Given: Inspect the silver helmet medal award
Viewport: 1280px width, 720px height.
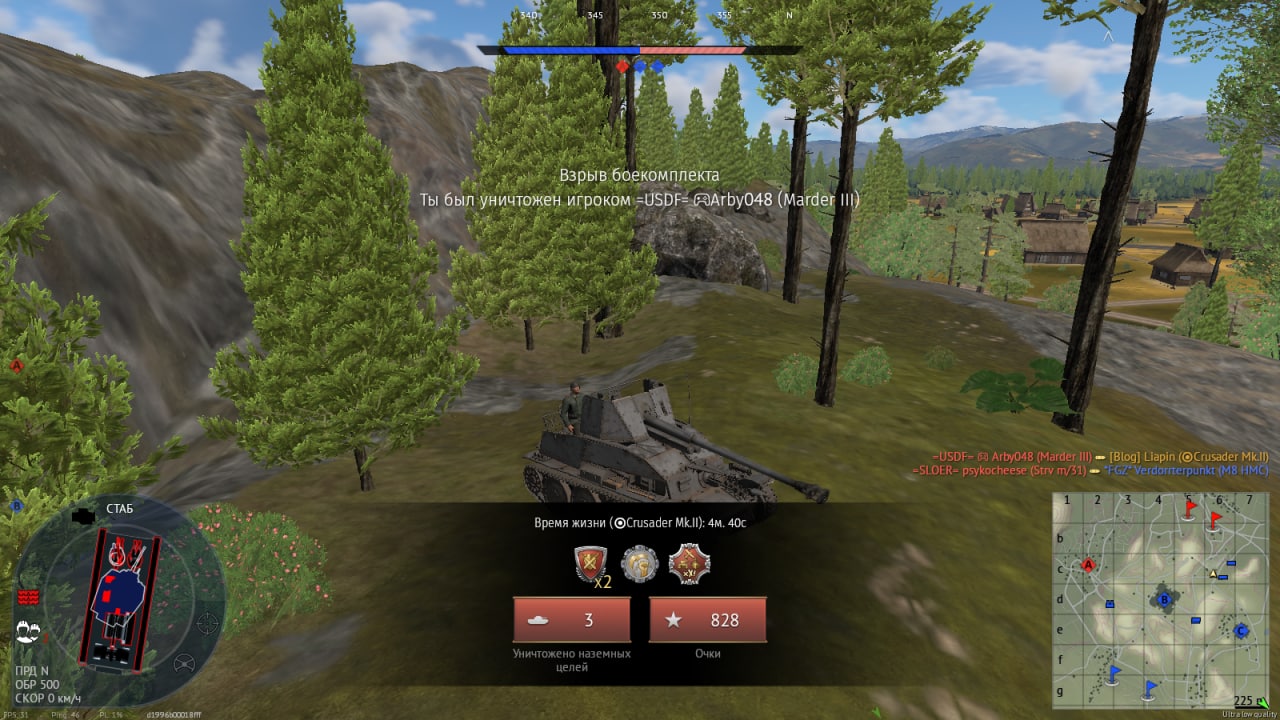Looking at the screenshot, I should 639,564.
